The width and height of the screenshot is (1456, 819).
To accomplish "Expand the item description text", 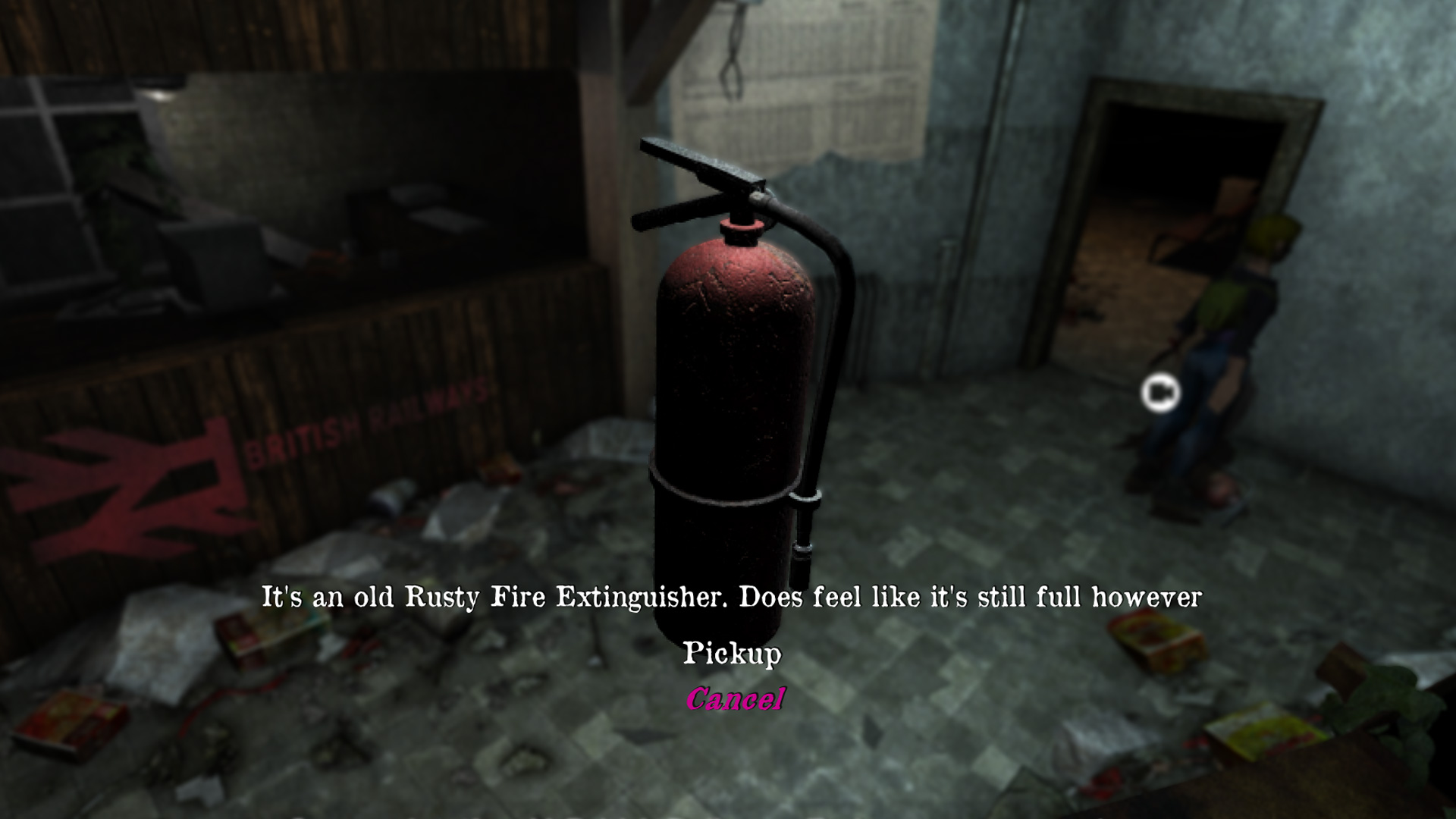I will (x=730, y=598).
